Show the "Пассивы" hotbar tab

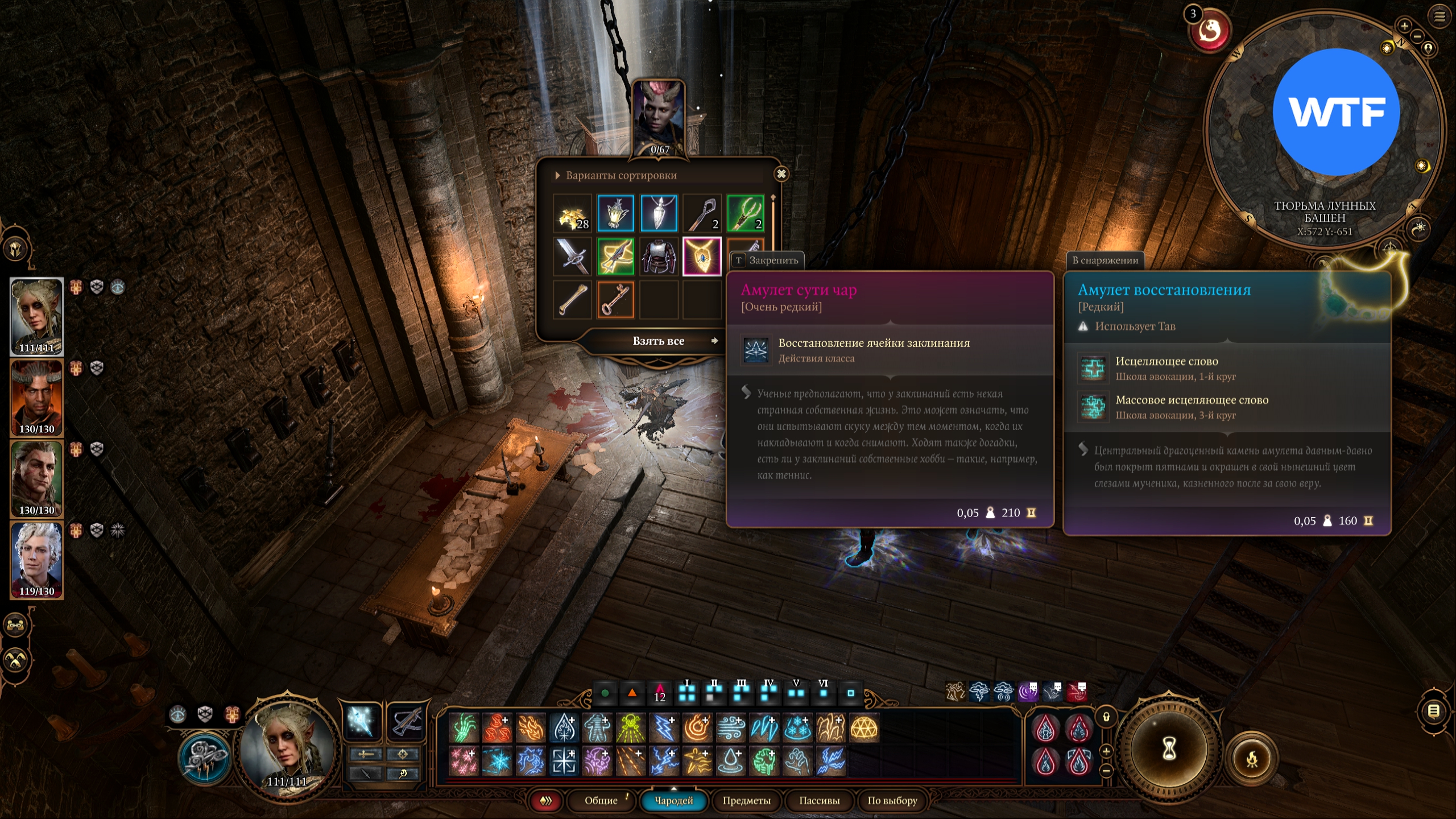(819, 800)
